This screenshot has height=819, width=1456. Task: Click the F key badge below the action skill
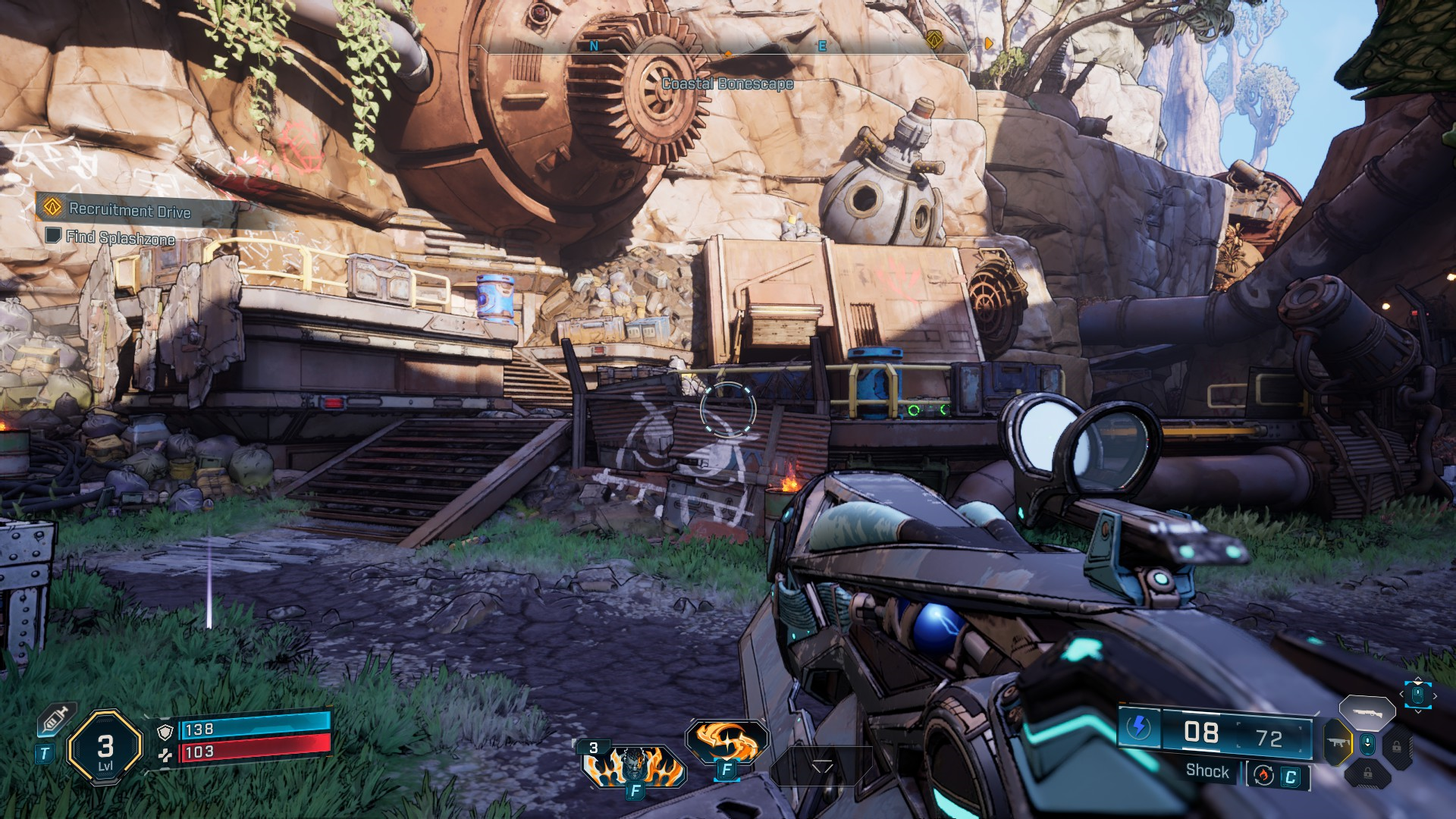(726, 770)
